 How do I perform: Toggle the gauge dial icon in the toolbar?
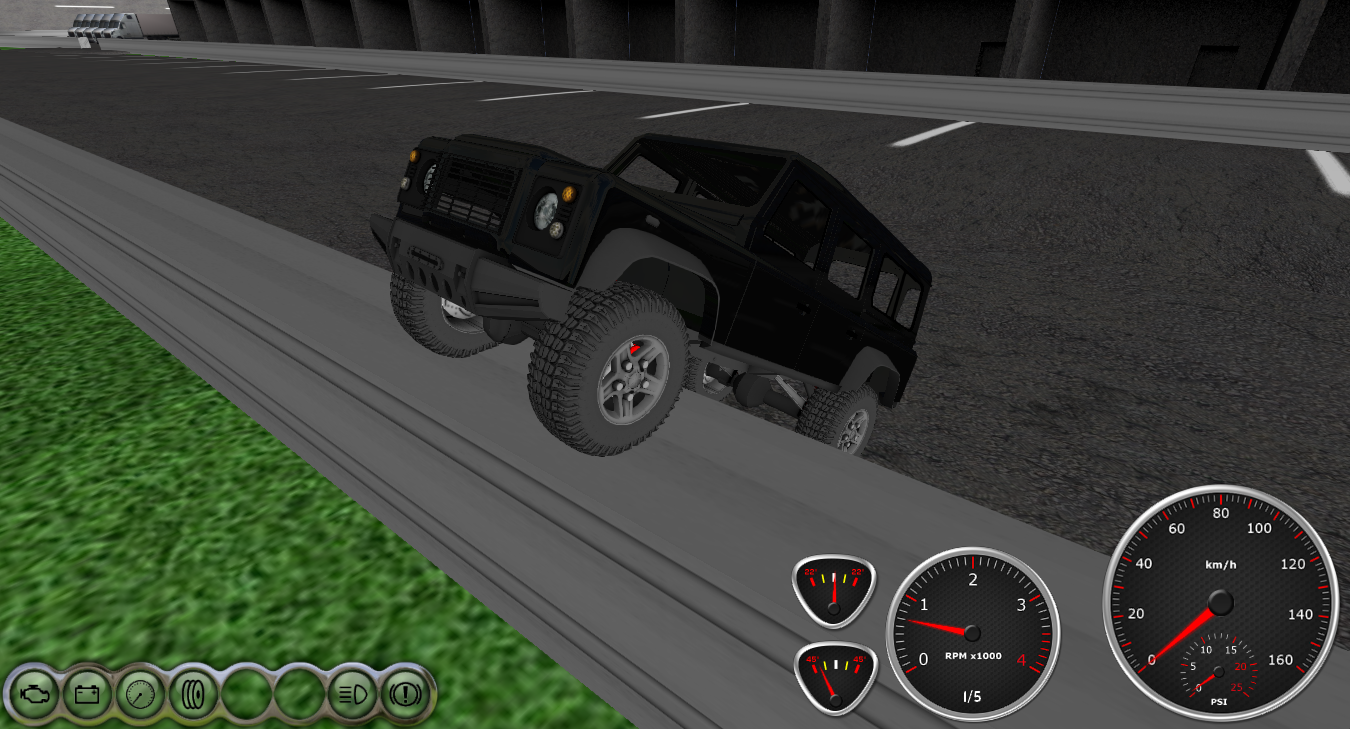140,692
